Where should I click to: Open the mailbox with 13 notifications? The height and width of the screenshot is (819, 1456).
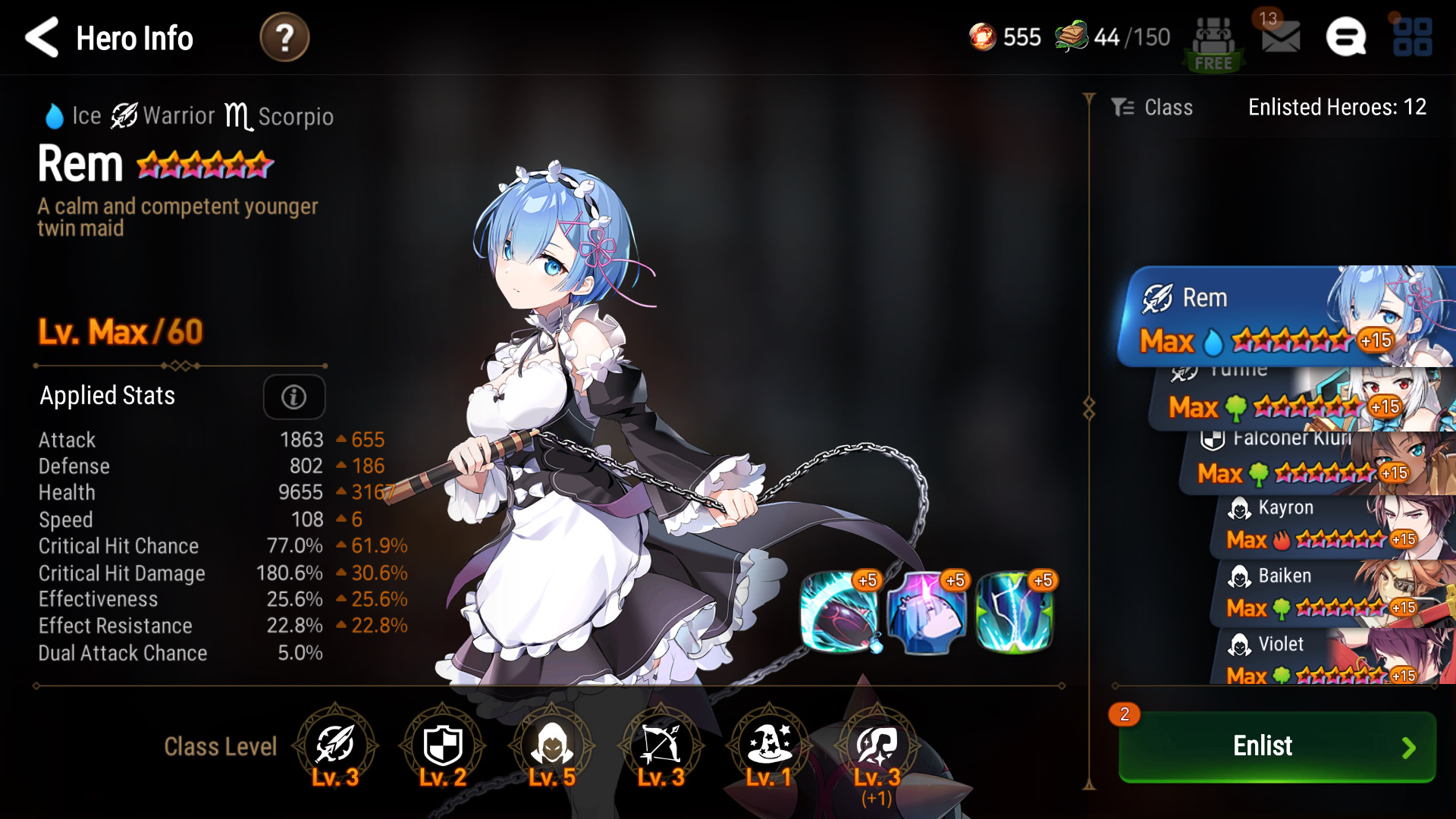coord(1280,36)
